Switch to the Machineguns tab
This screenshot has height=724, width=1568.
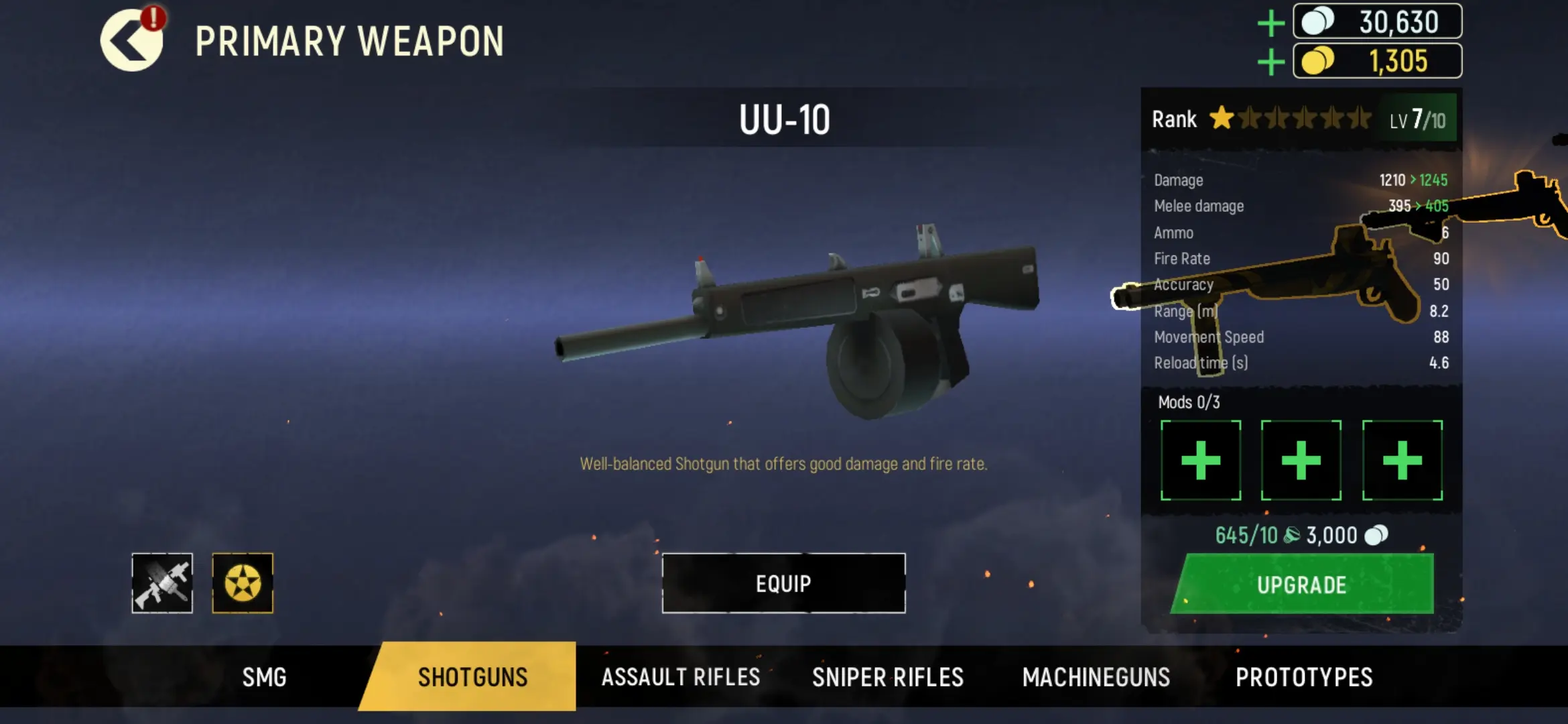1096,677
